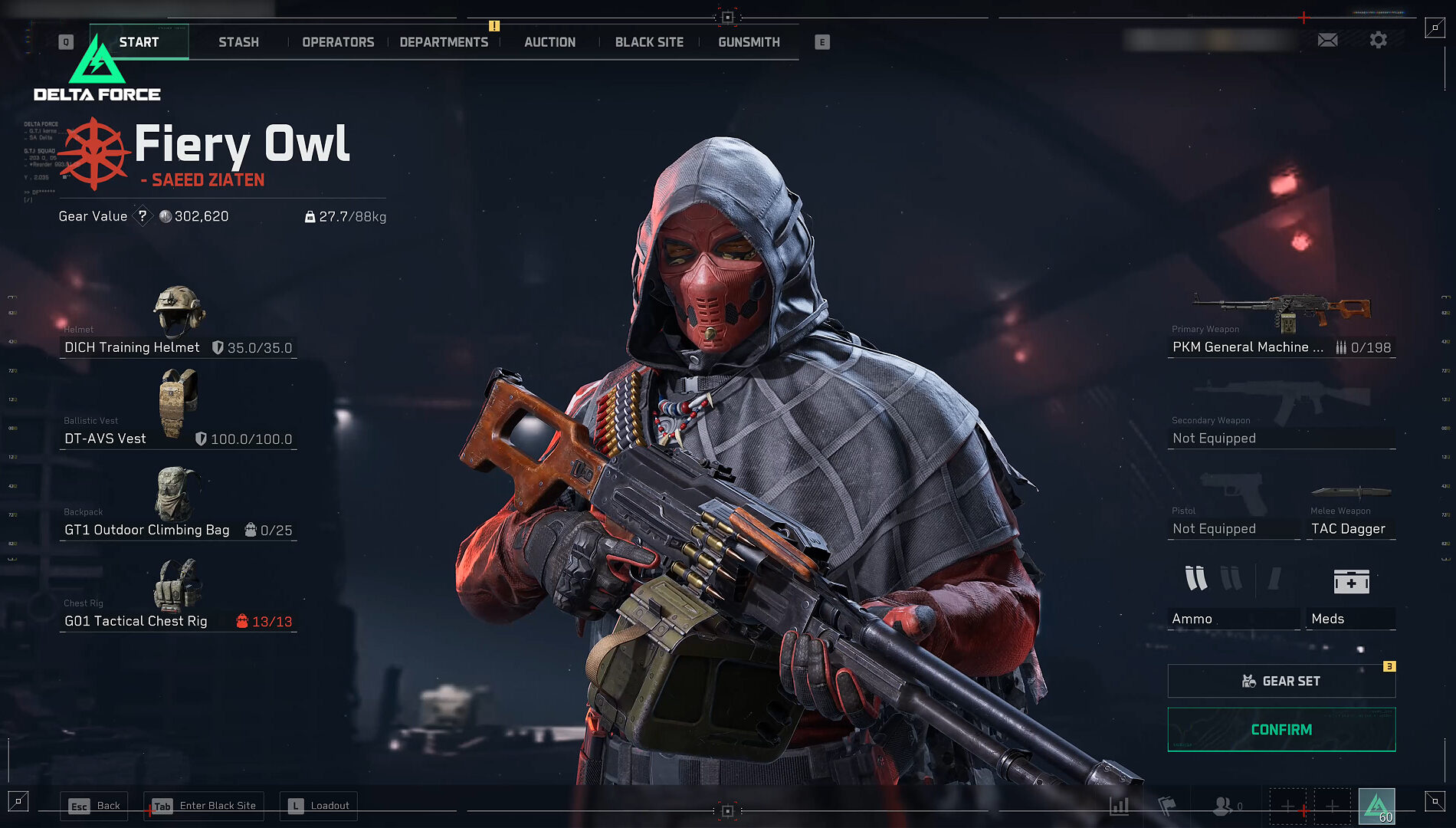Click the CONFIRM button

(1281, 730)
